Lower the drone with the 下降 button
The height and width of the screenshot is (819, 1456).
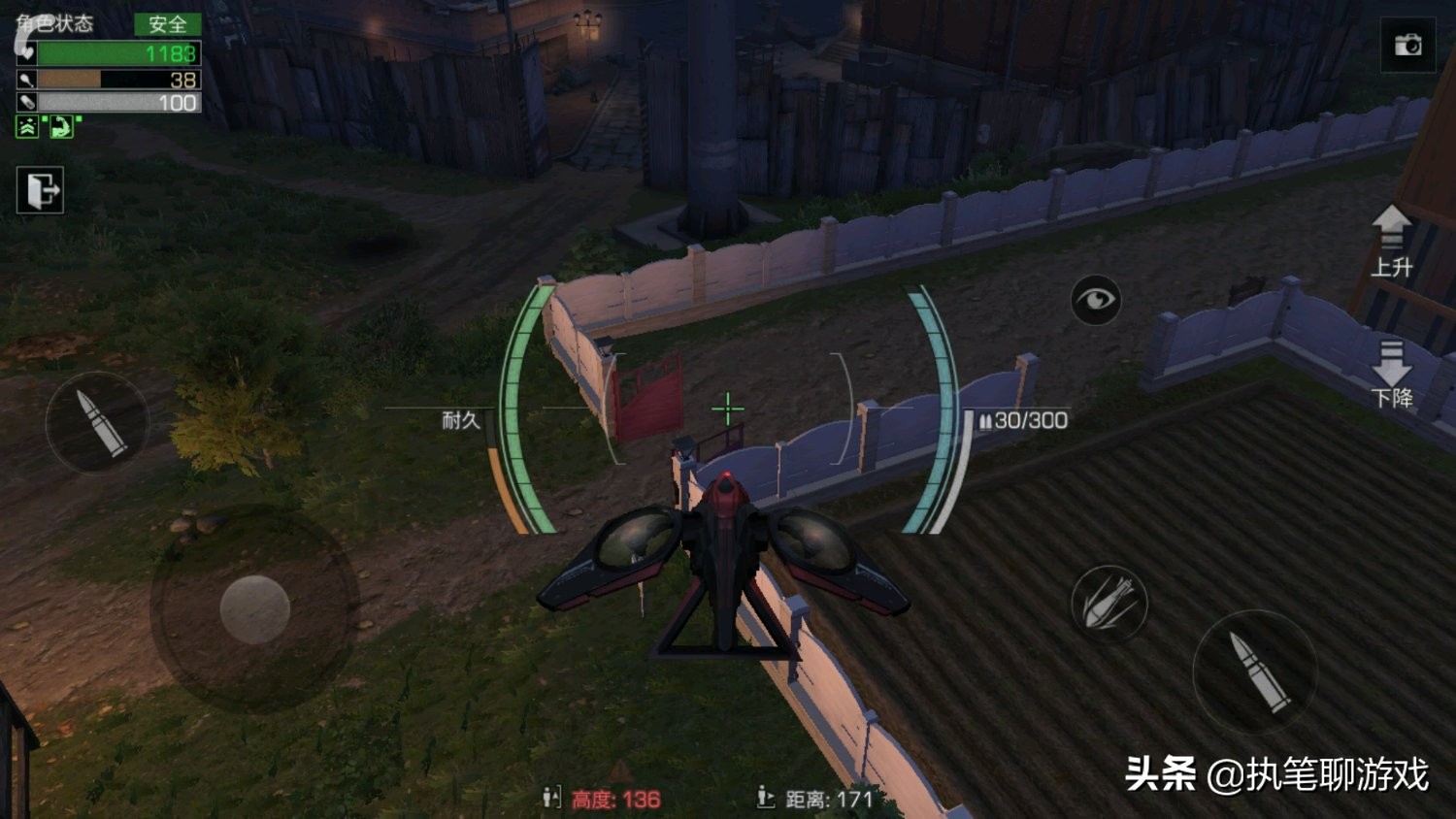coord(1391,374)
